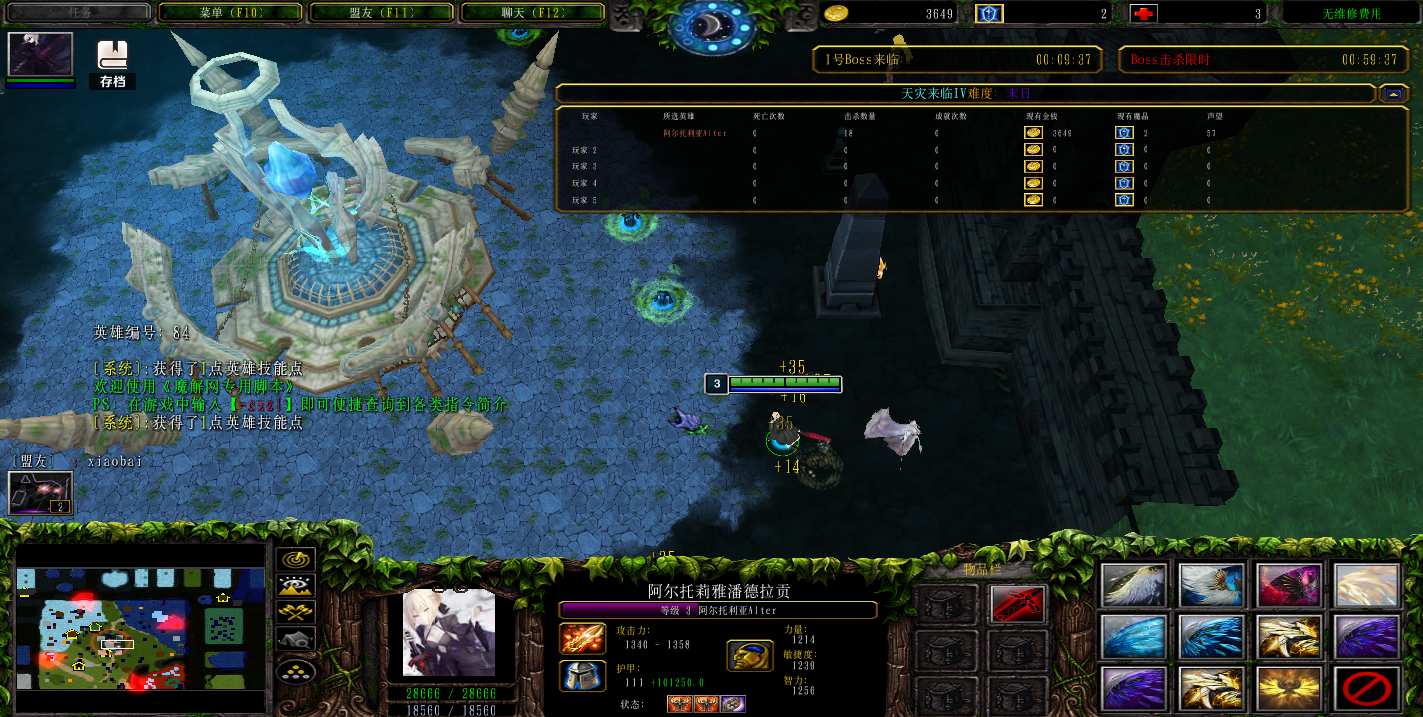This screenshot has width=1423, height=717.
Task: Click the 存档 save button
Action: point(113,65)
